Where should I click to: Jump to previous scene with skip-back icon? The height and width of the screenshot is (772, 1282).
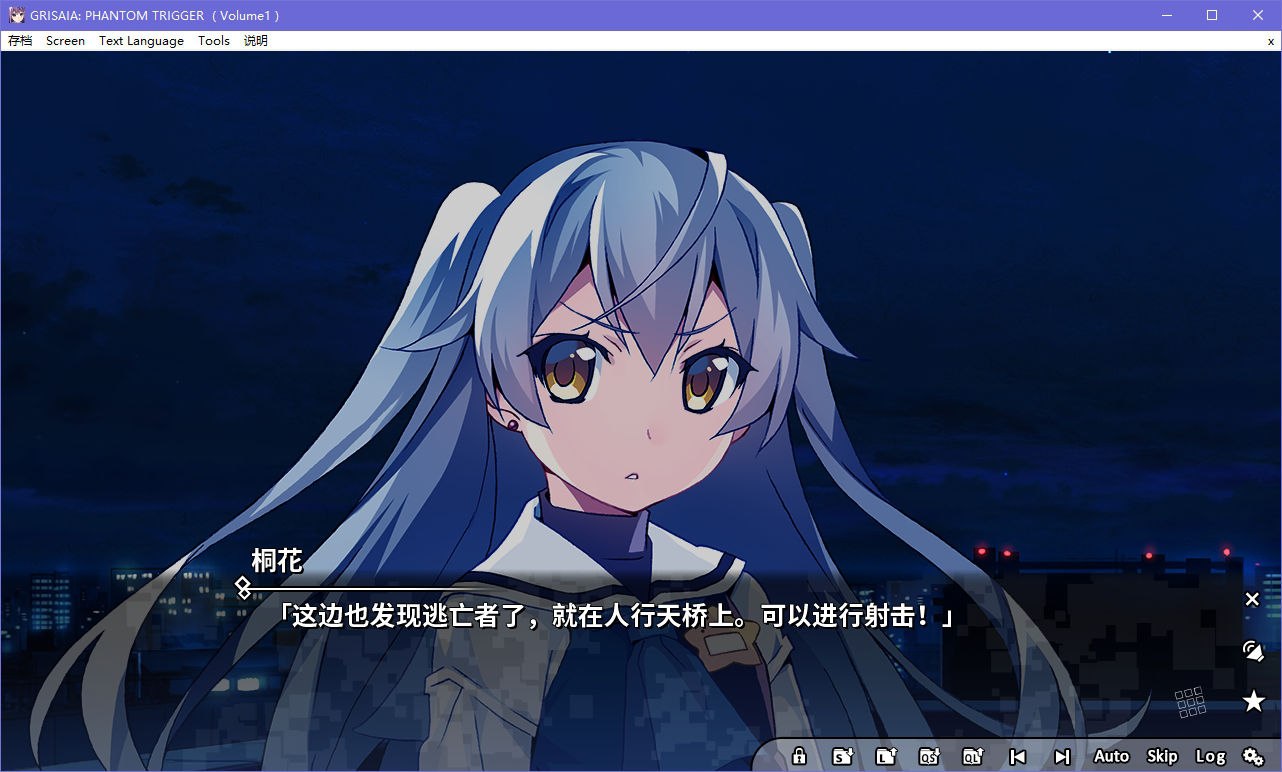tap(1016, 757)
